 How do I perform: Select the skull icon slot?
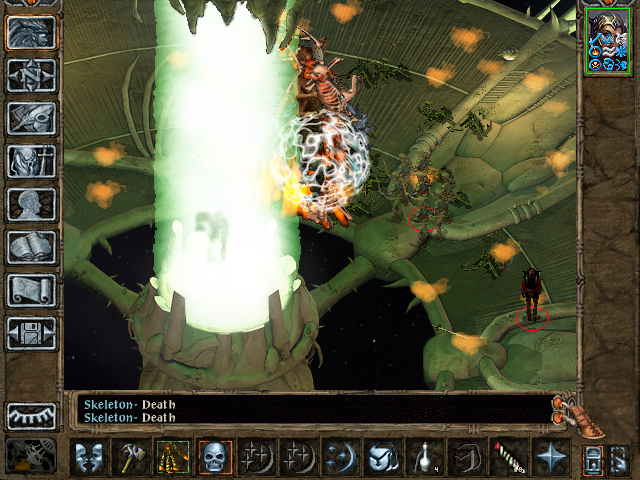214,457
